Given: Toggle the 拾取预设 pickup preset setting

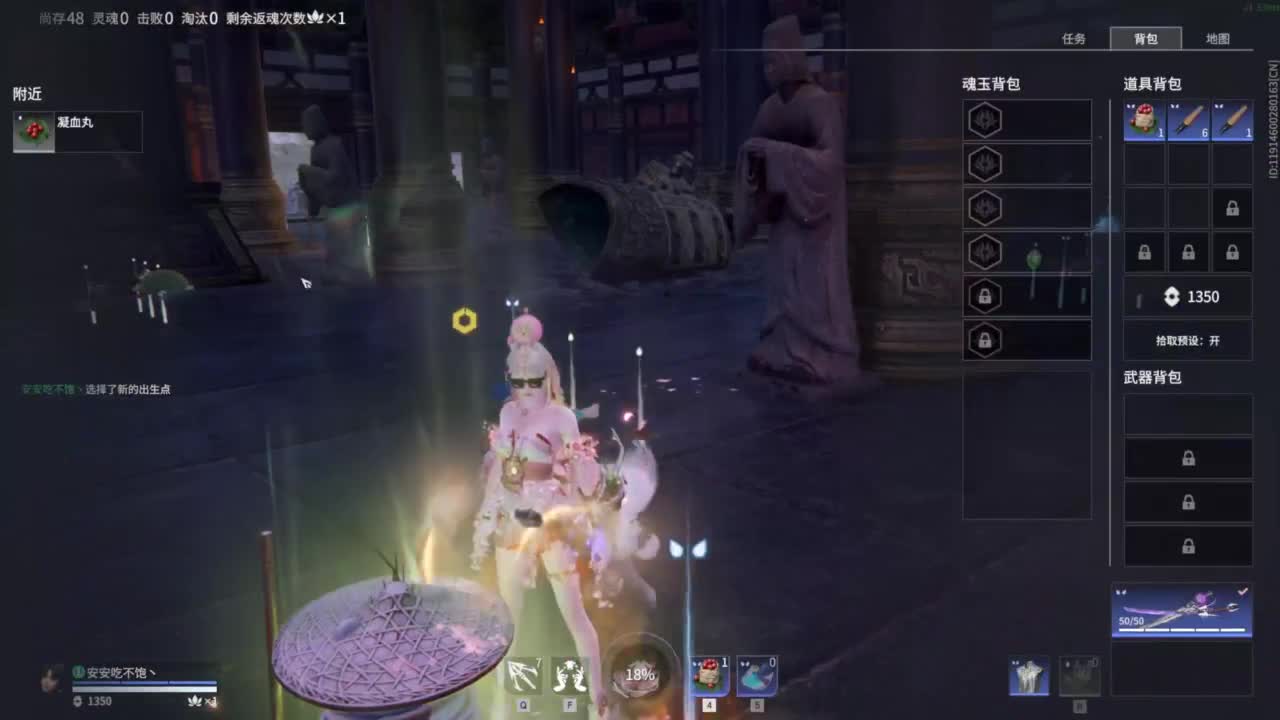Looking at the screenshot, I should tap(1188, 341).
